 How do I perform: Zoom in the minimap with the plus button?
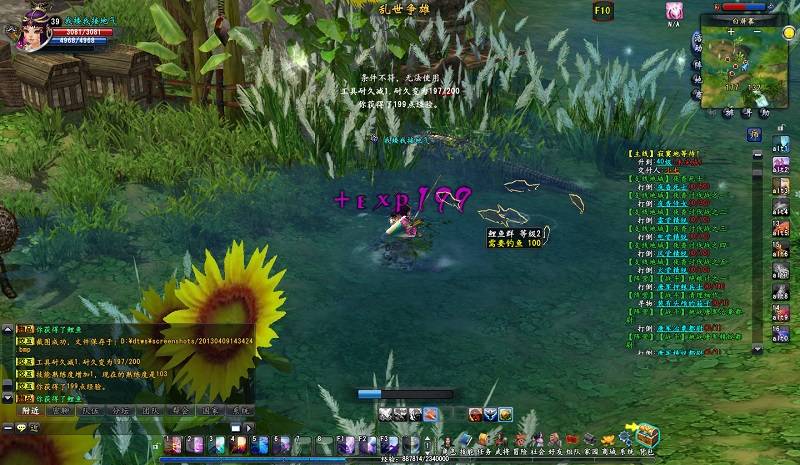pyautogui.click(x=731, y=31)
